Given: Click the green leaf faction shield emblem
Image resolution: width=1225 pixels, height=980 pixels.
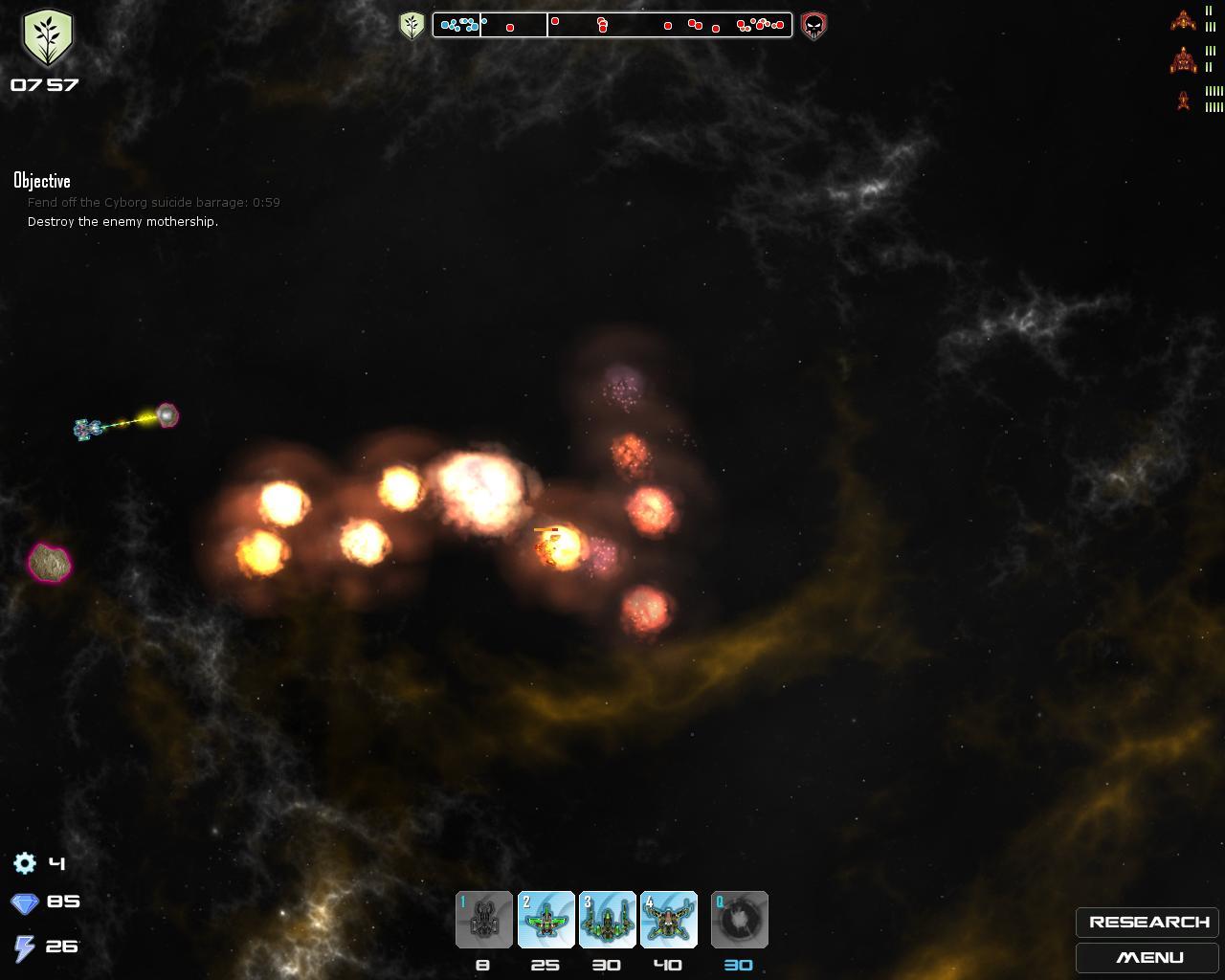Looking at the screenshot, I should [x=47, y=38].
